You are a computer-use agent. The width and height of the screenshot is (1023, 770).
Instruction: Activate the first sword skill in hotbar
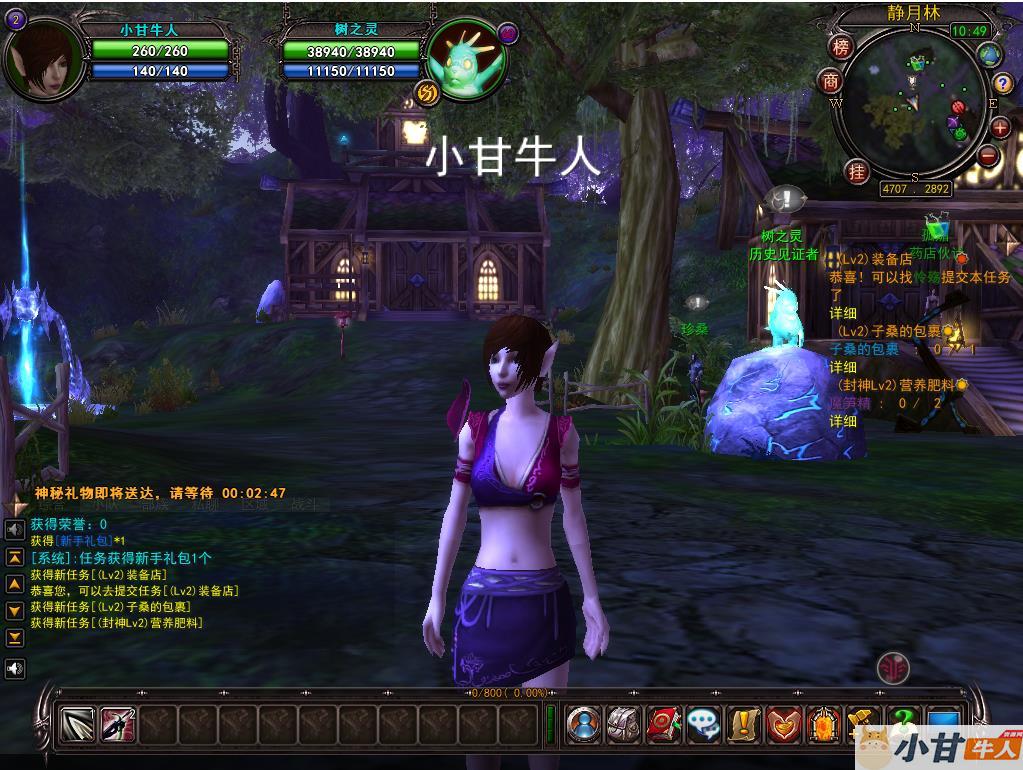point(77,724)
